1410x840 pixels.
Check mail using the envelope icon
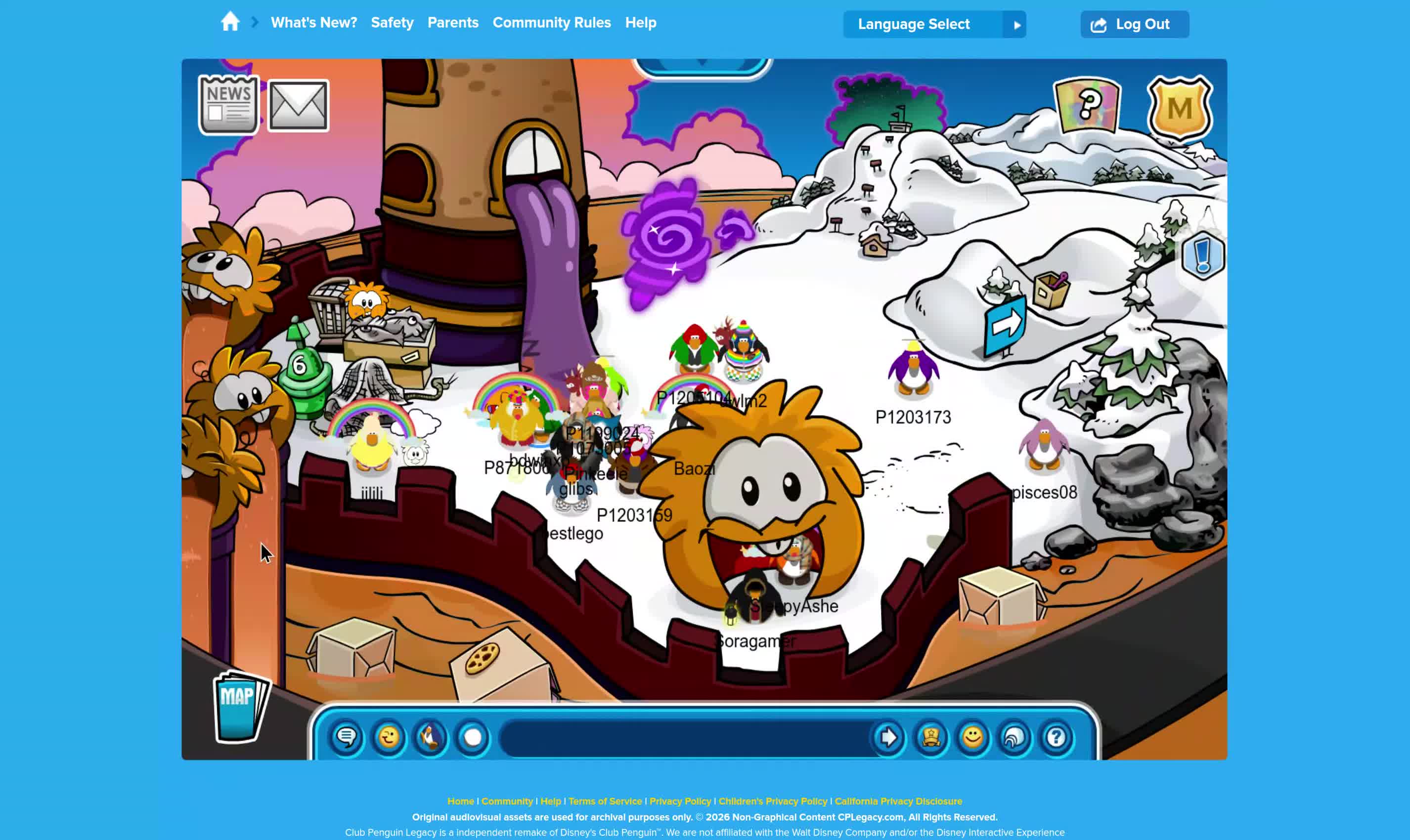click(299, 104)
